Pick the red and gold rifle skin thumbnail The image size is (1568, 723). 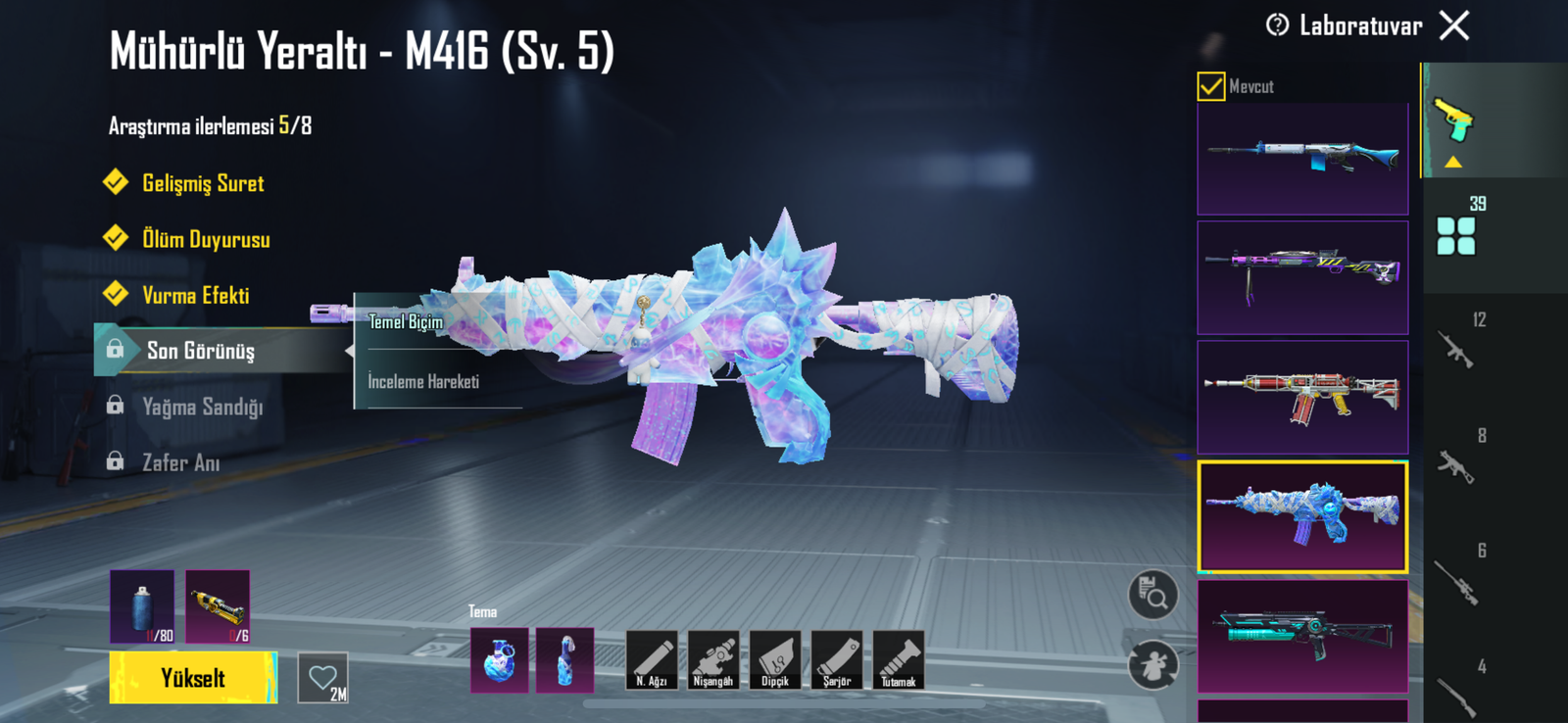click(x=1302, y=397)
